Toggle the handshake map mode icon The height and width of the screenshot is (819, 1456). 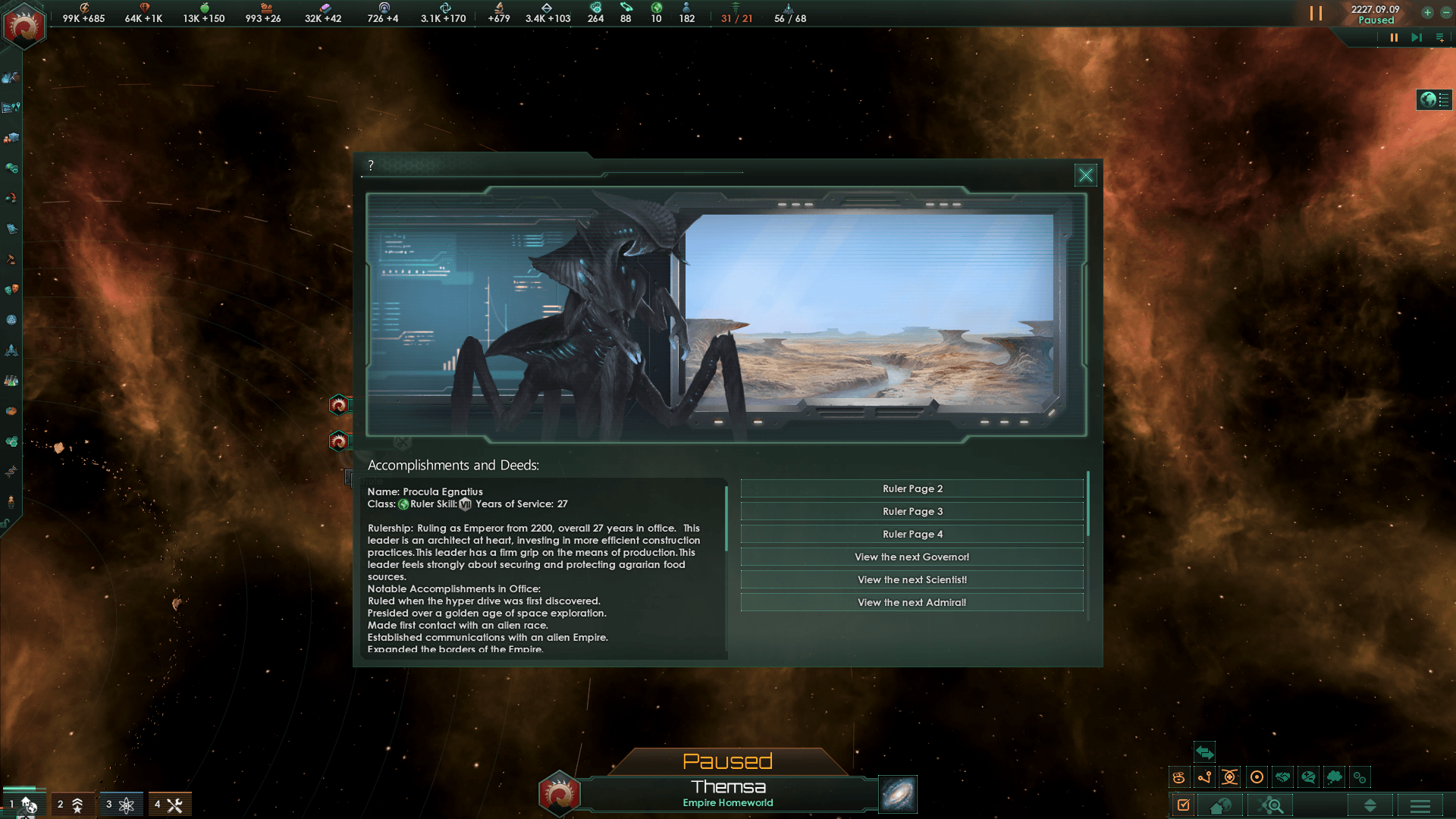[1282, 777]
